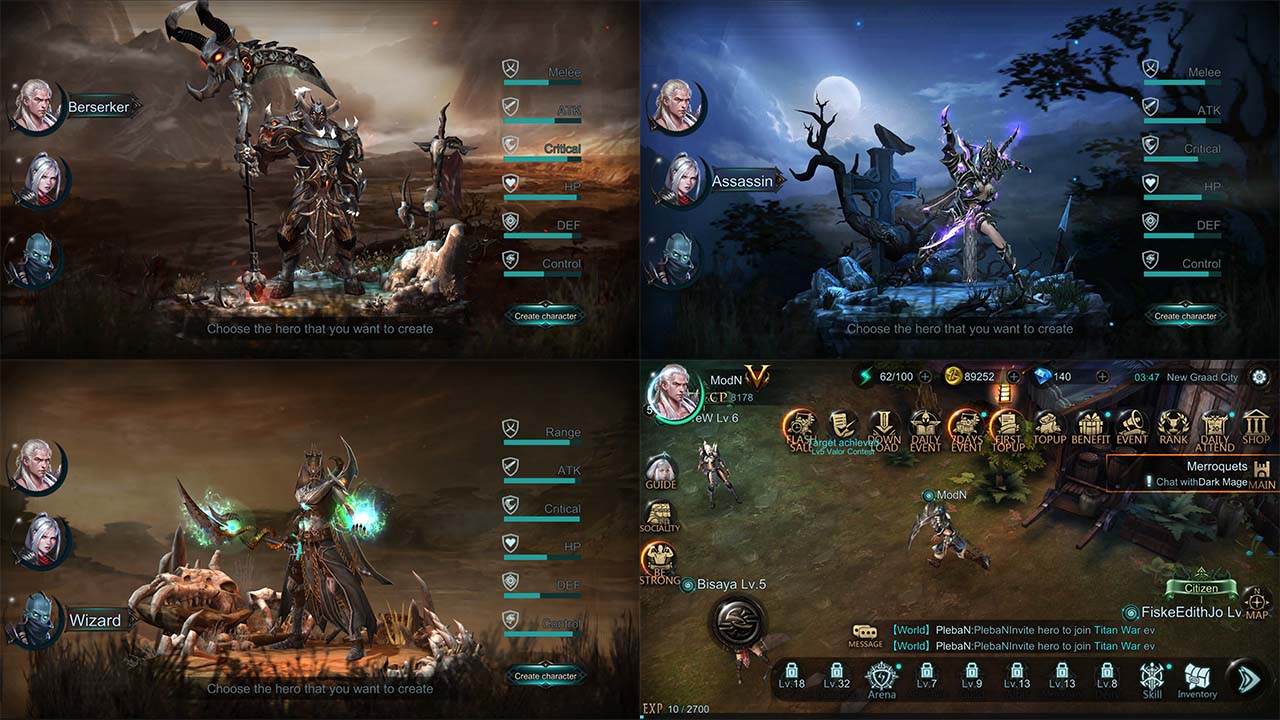Show the Rank leaderboard
This screenshot has width=1280, height=720.
tap(1173, 427)
